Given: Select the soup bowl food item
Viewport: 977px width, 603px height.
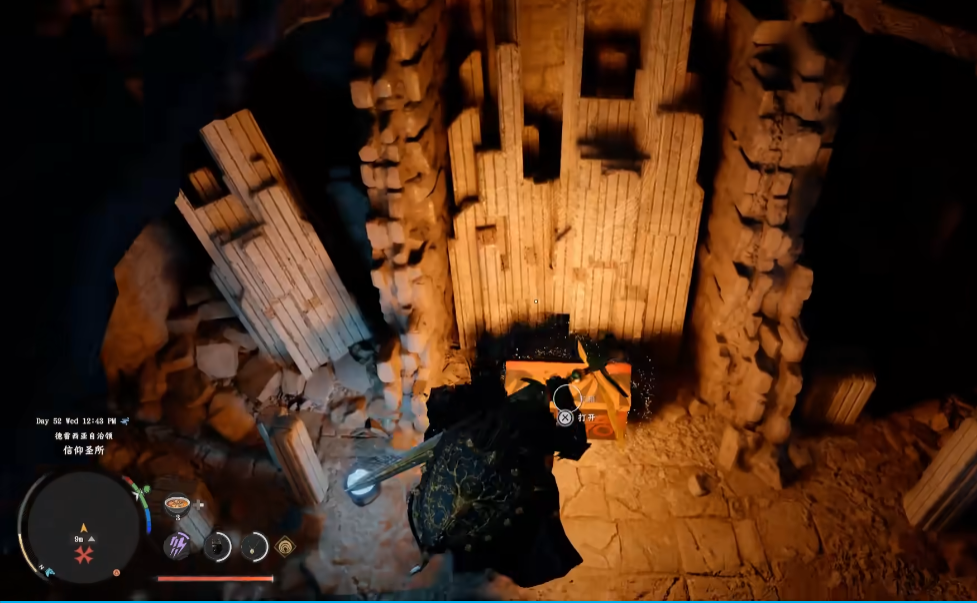Looking at the screenshot, I should tap(177, 503).
